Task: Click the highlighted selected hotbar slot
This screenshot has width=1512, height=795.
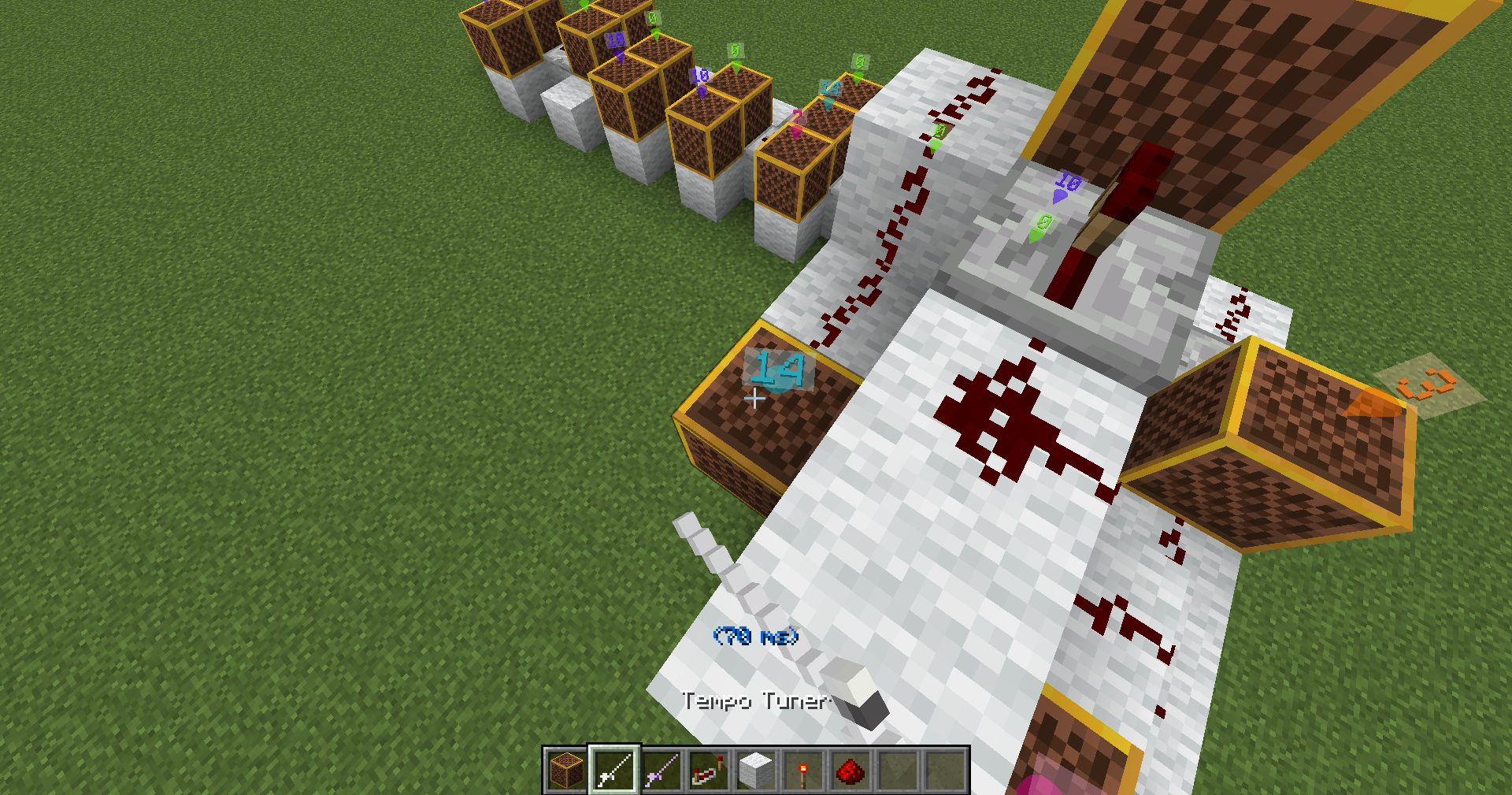Action: coord(616,768)
